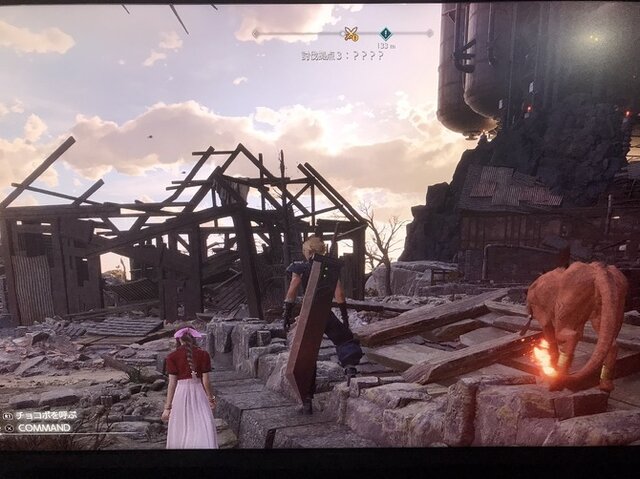Select the crossed swords compass marker

[x=351, y=34]
